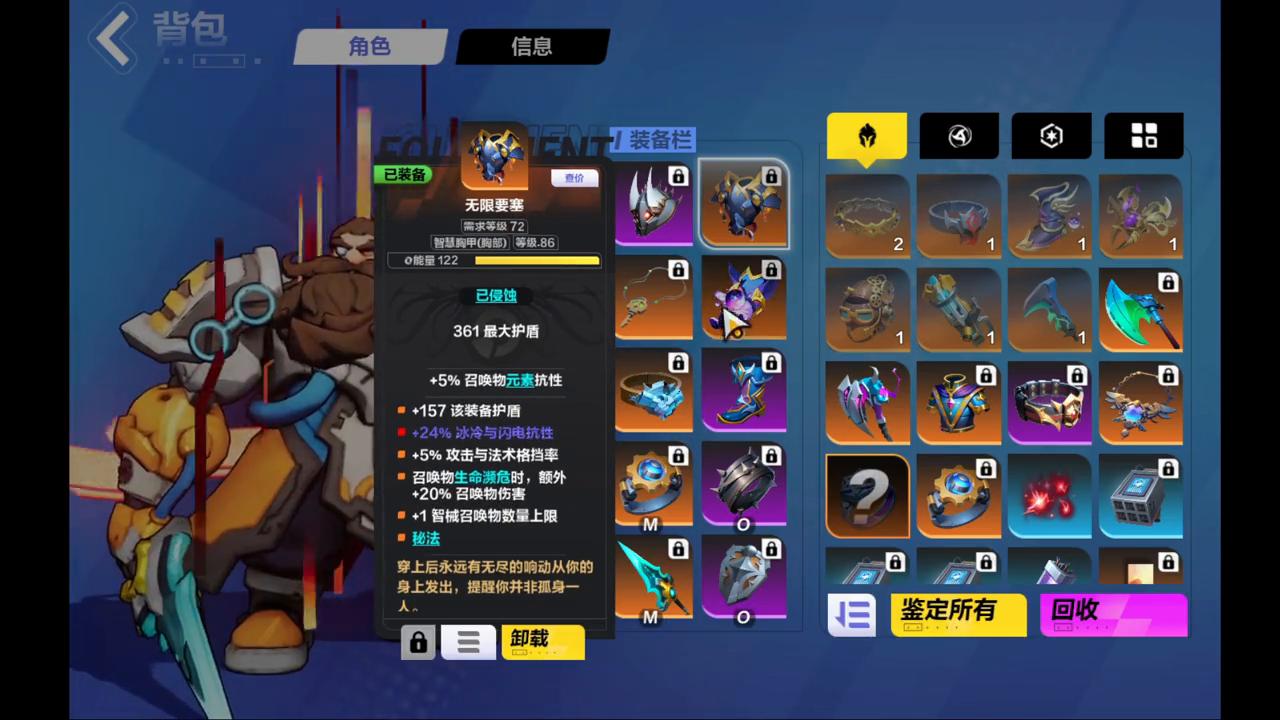This screenshot has height=720, width=1280.
Task: Toggle the lines icon beside the lock
Action: [468, 641]
